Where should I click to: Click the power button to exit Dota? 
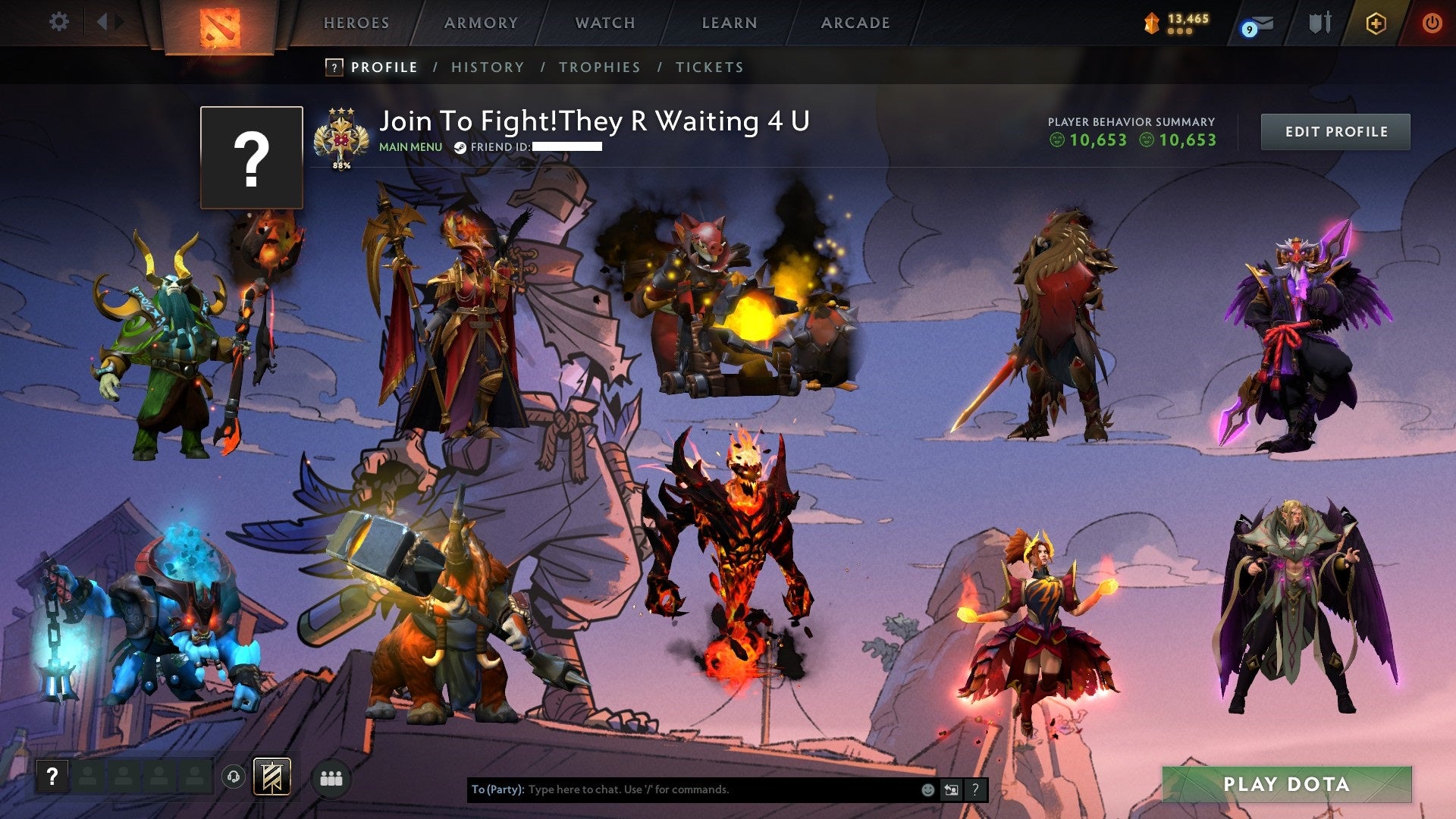[1432, 23]
